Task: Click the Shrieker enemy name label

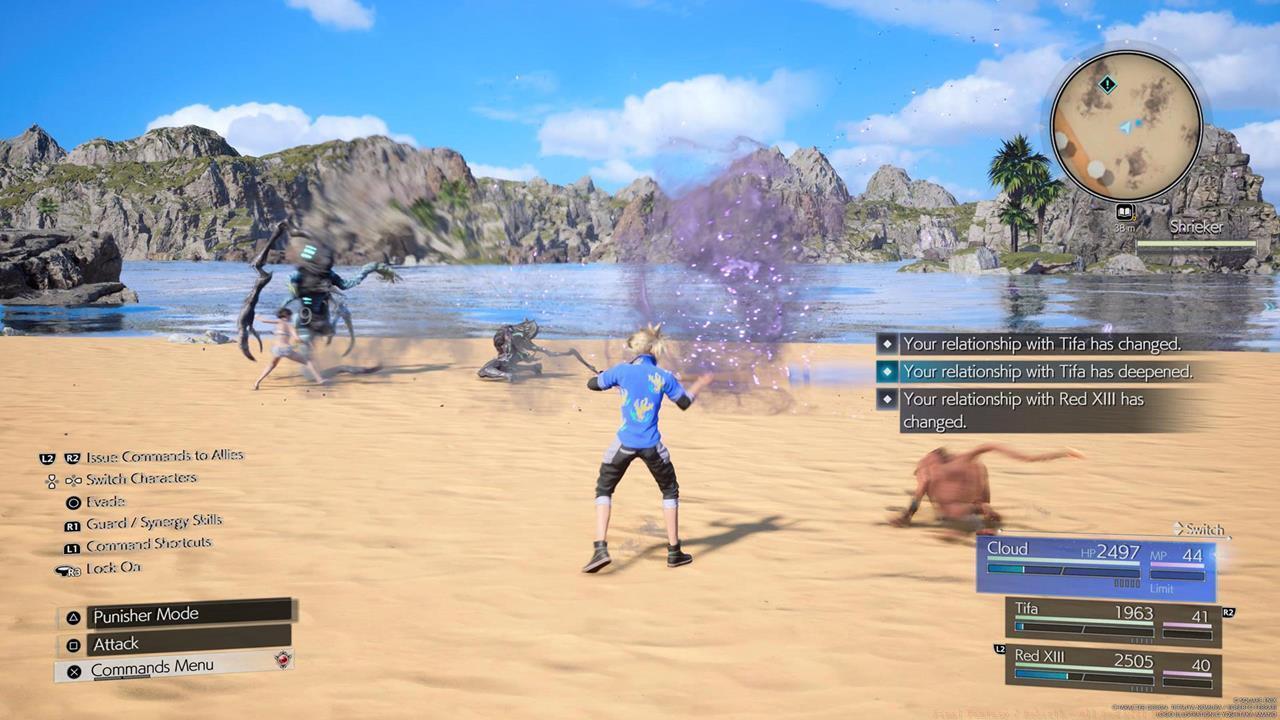Action: click(1196, 227)
